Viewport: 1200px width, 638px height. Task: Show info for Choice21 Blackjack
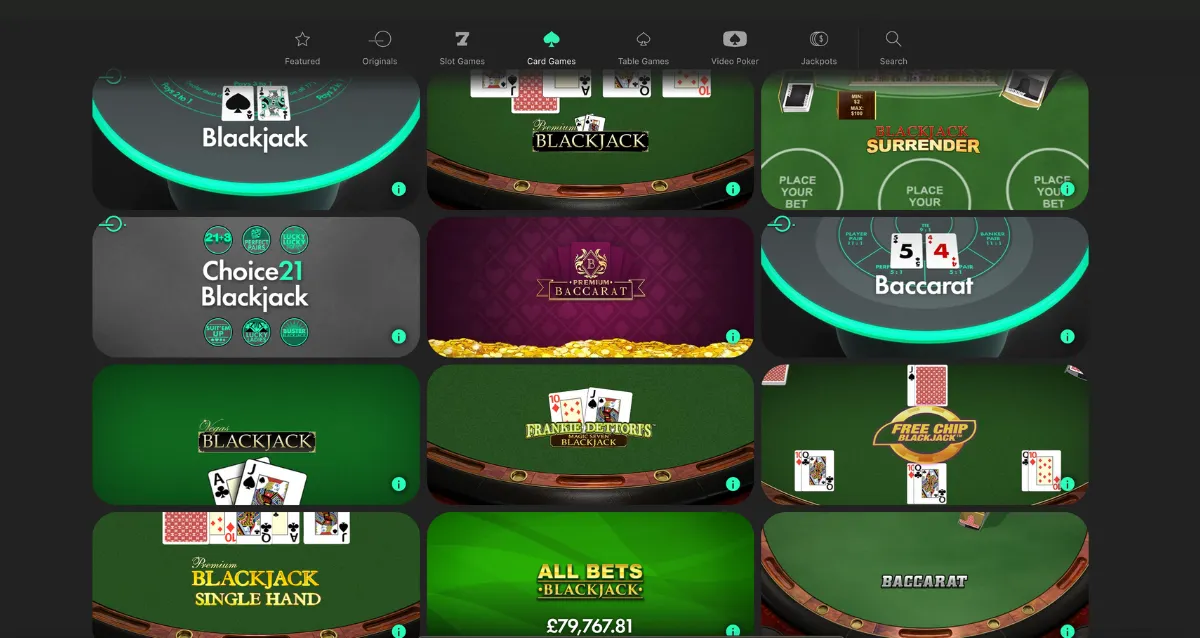click(398, 337)
